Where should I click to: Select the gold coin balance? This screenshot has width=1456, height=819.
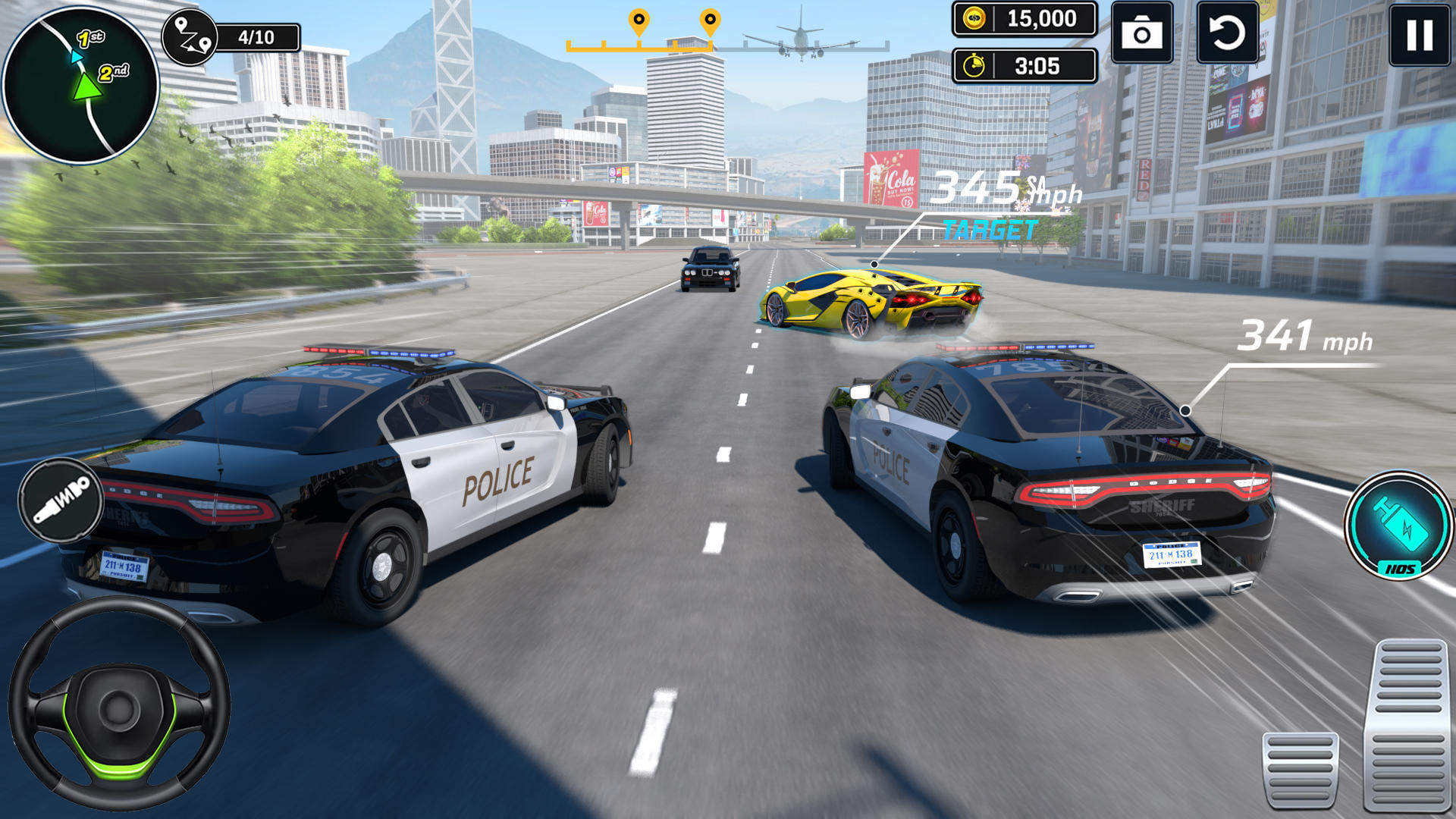tap(1025, 19)
